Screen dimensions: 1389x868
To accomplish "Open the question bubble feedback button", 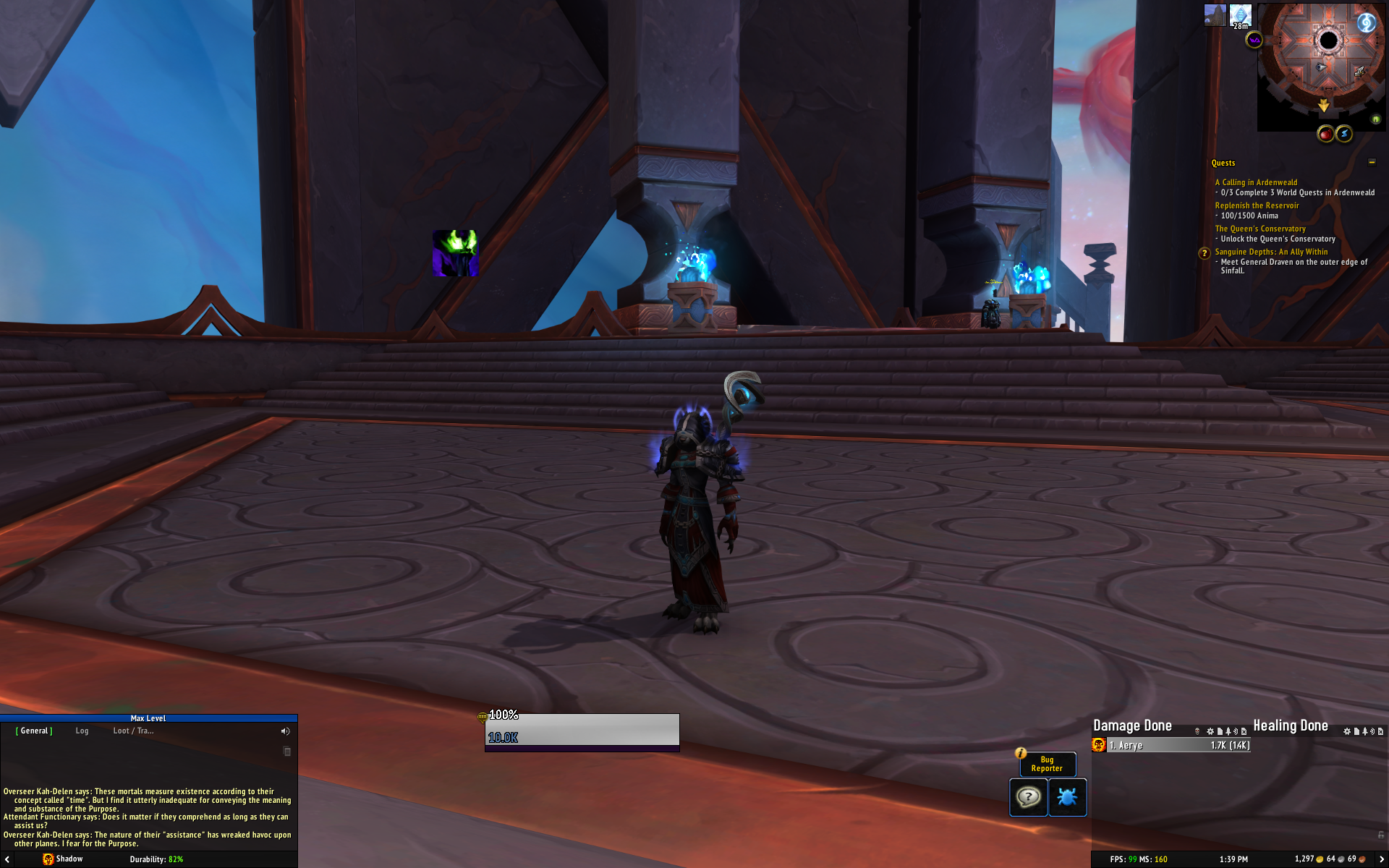I will (1028, 797).
